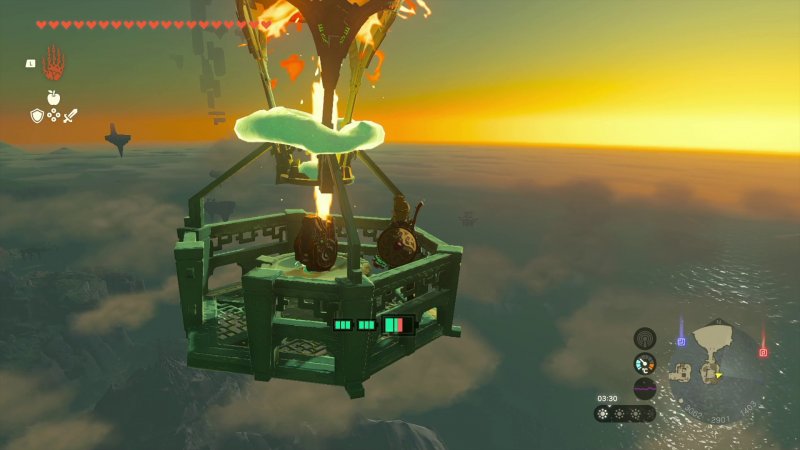Viewport: 800px width, 450px height.
Task: Click the Shrine Sensor radar icon
Action: click(x=645, y=338)
